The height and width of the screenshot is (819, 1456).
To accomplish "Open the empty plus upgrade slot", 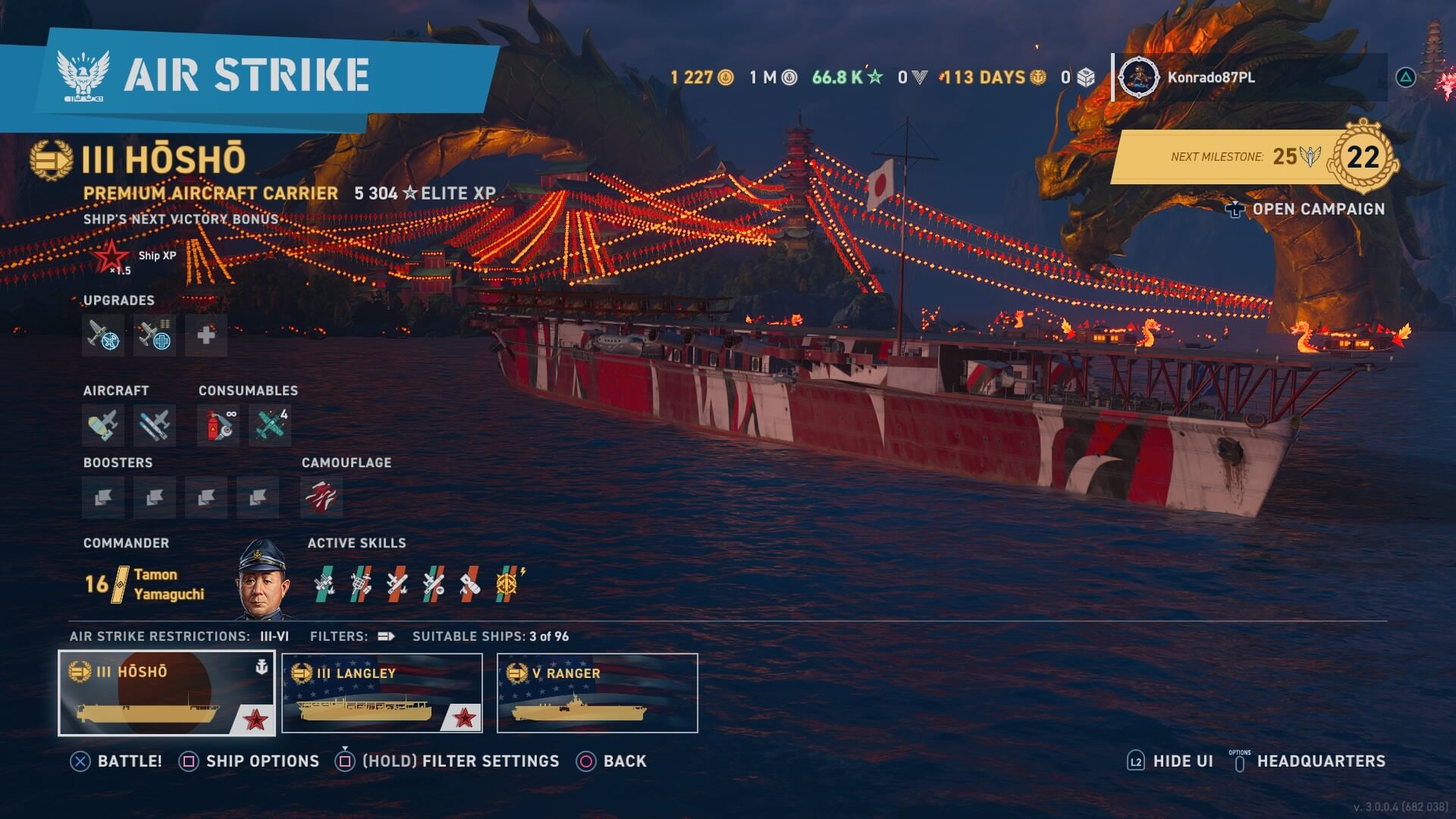I will pyautogui.click(x=206, y=335).
